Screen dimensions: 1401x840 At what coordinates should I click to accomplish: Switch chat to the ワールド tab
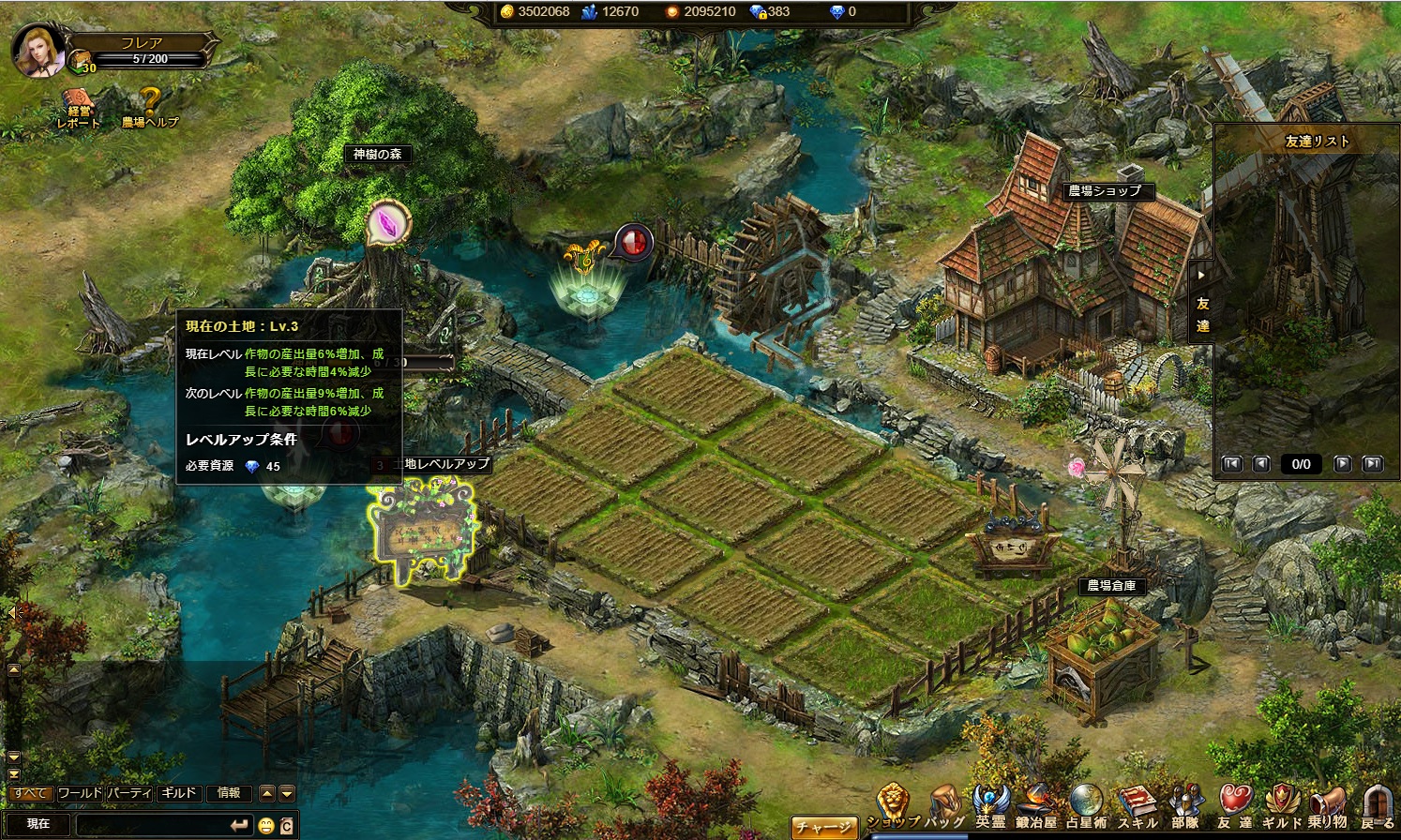point(80,793)
